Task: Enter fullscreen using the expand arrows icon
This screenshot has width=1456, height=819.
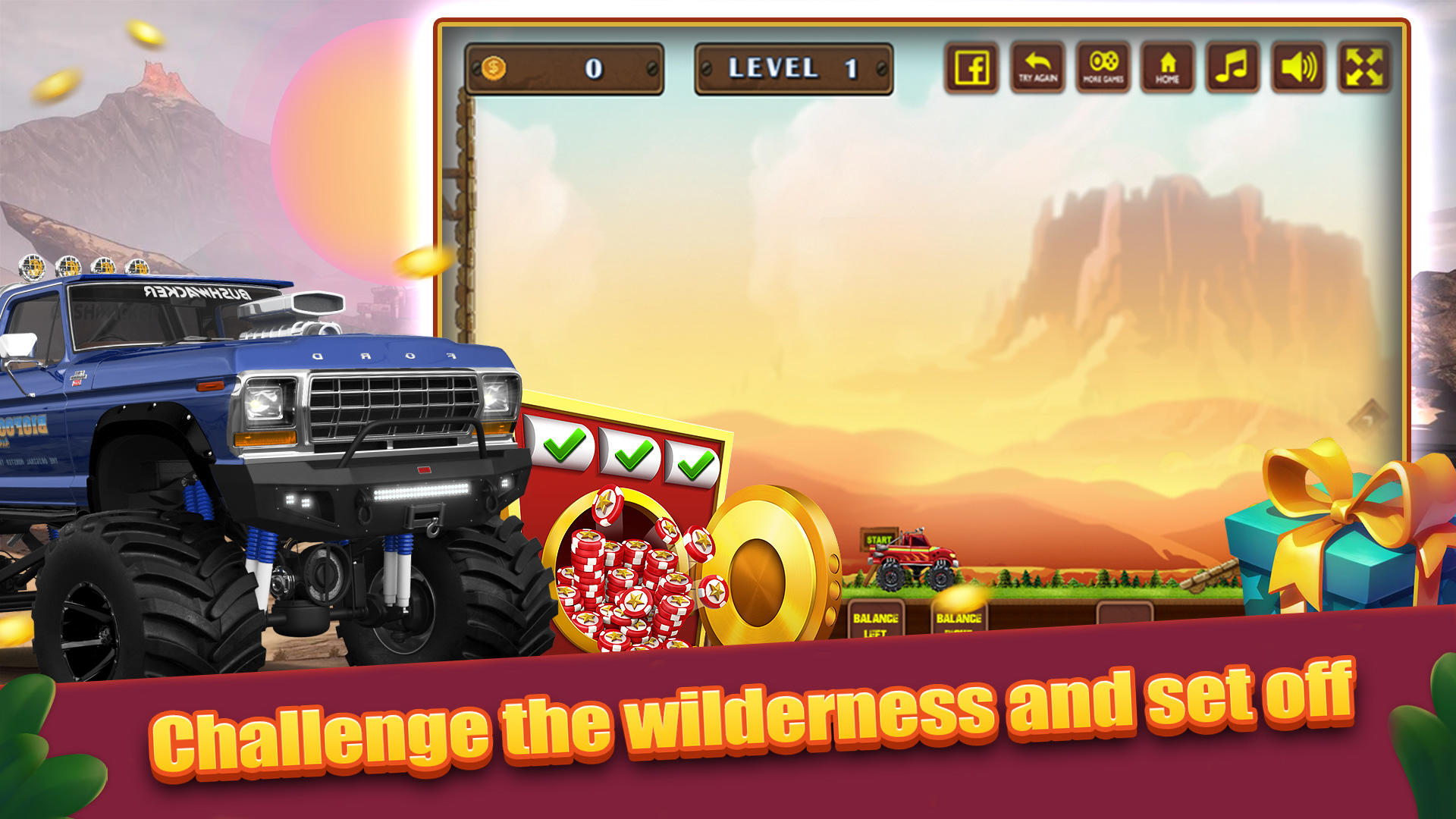Action: pyautogui.click(x=1365, y=68)
